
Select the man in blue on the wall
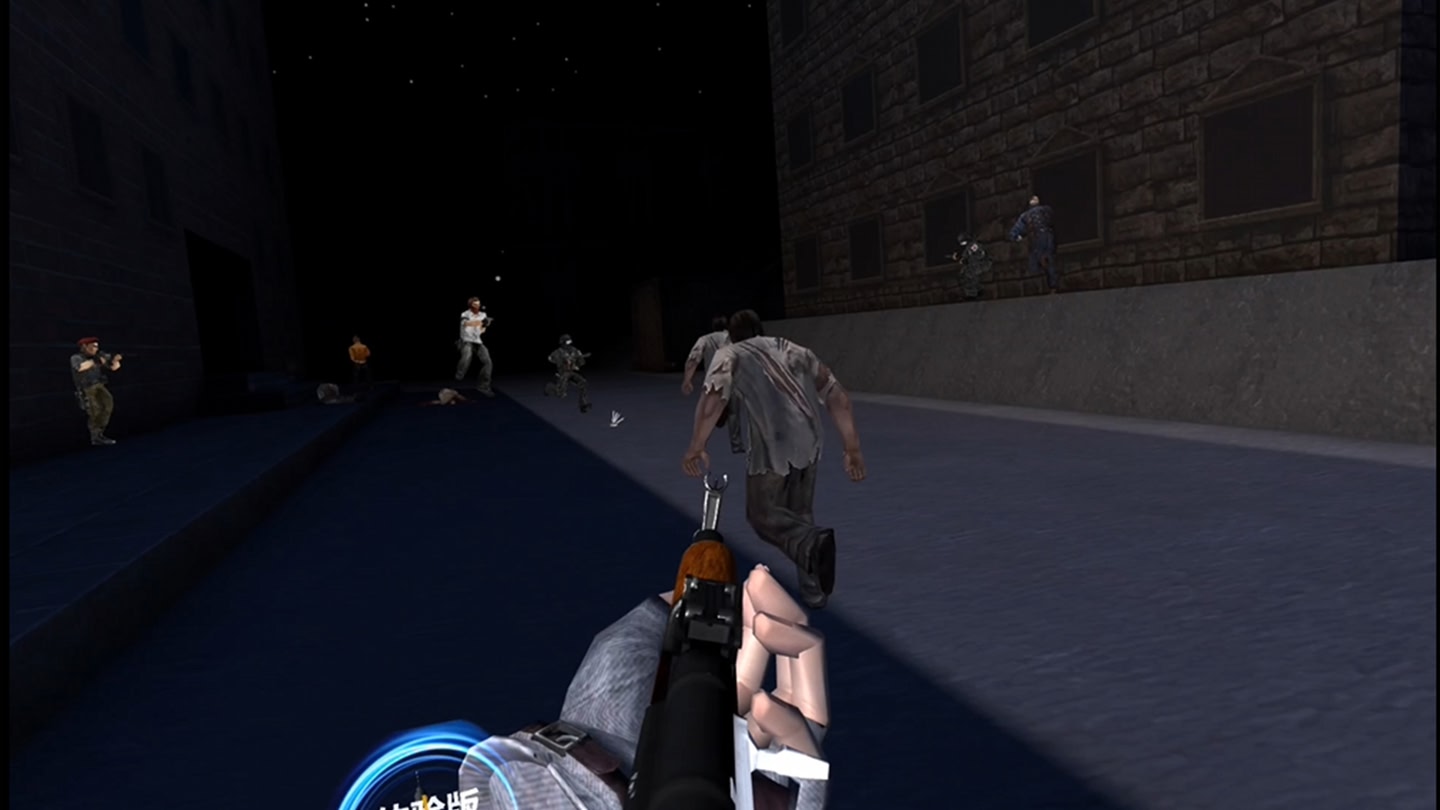[x=1035, y=230]
